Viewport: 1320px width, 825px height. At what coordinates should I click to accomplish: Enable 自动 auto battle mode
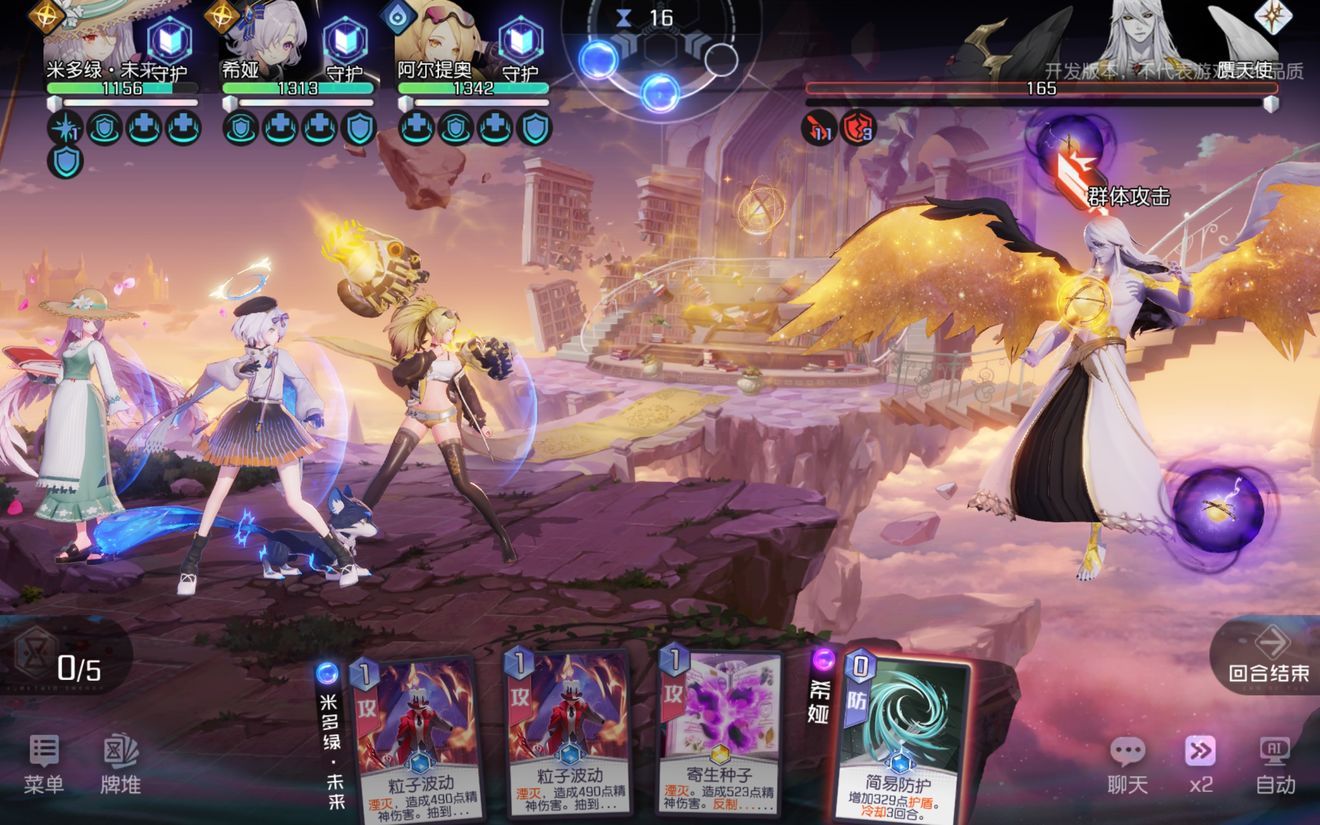coord(1275,765)
